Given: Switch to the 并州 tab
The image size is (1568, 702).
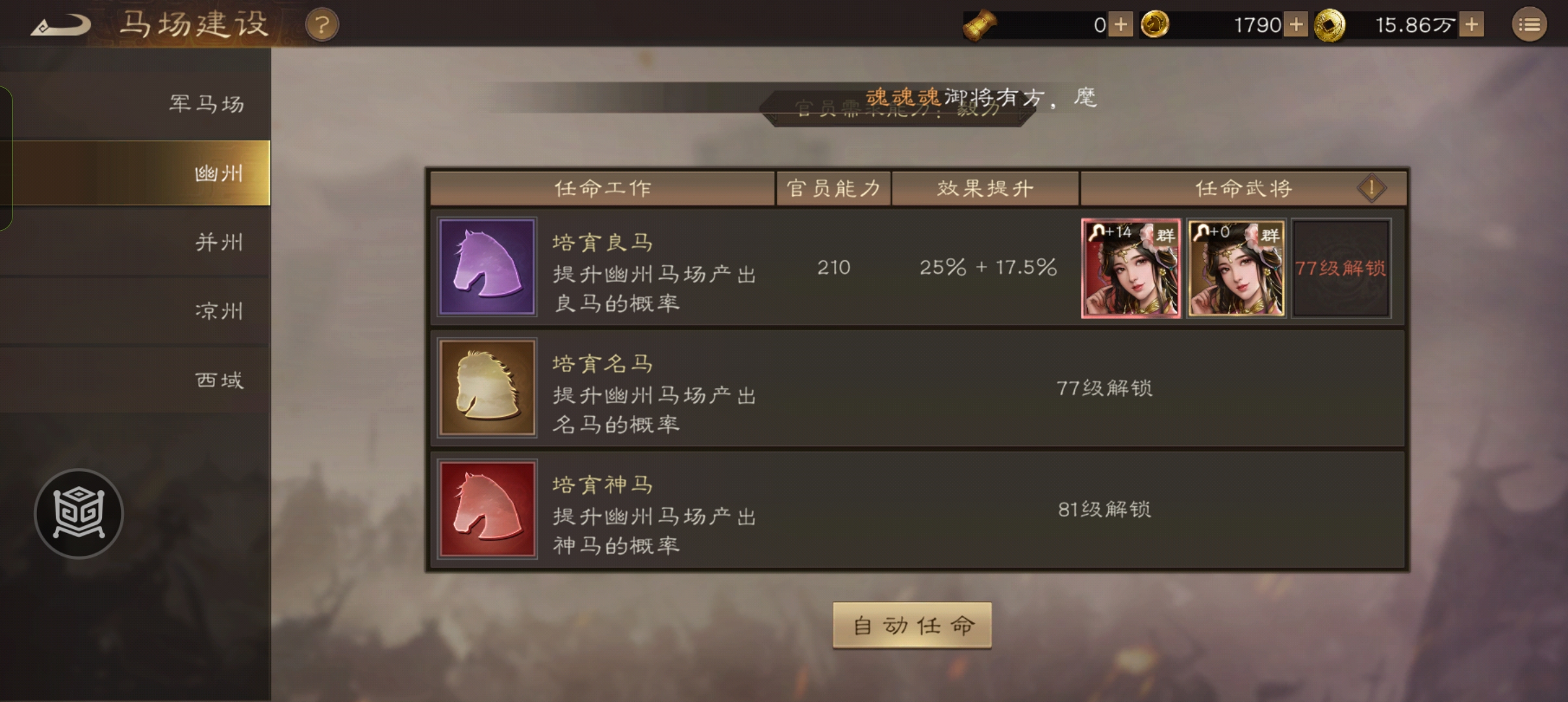Looking at the screenshot, I should (218, 242).
